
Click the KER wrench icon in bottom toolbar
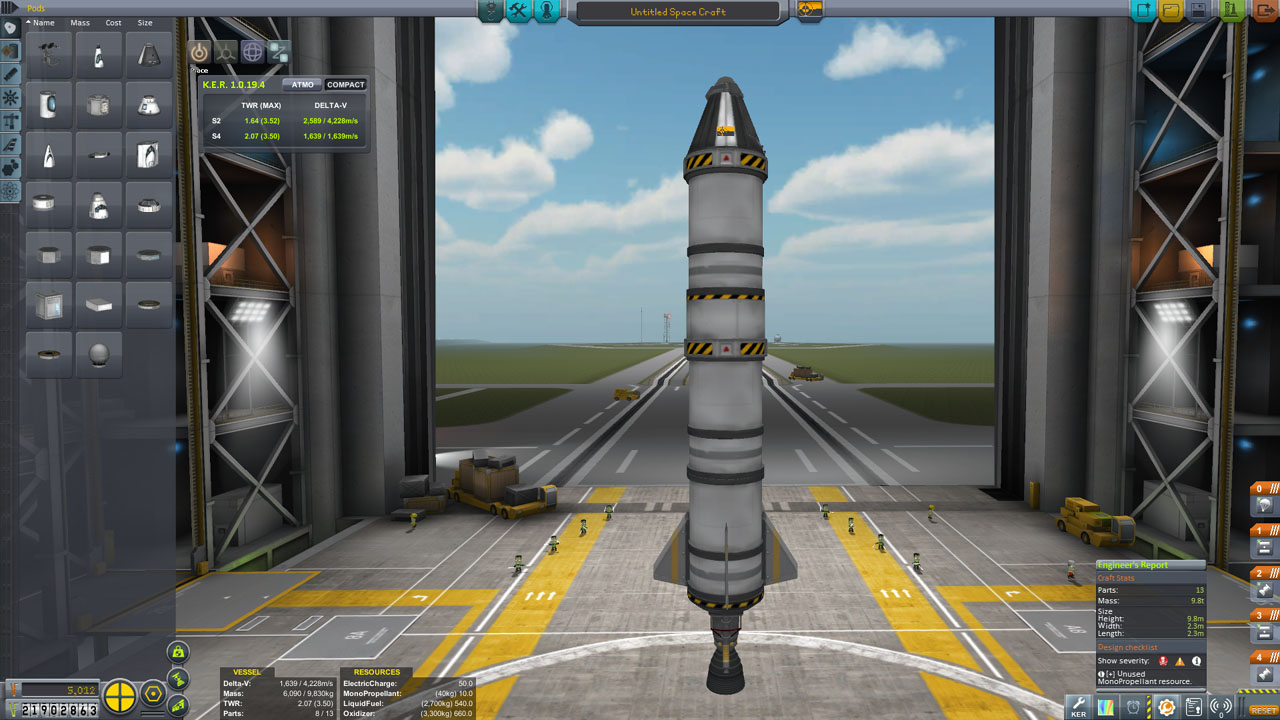[x=1079, y=706]
